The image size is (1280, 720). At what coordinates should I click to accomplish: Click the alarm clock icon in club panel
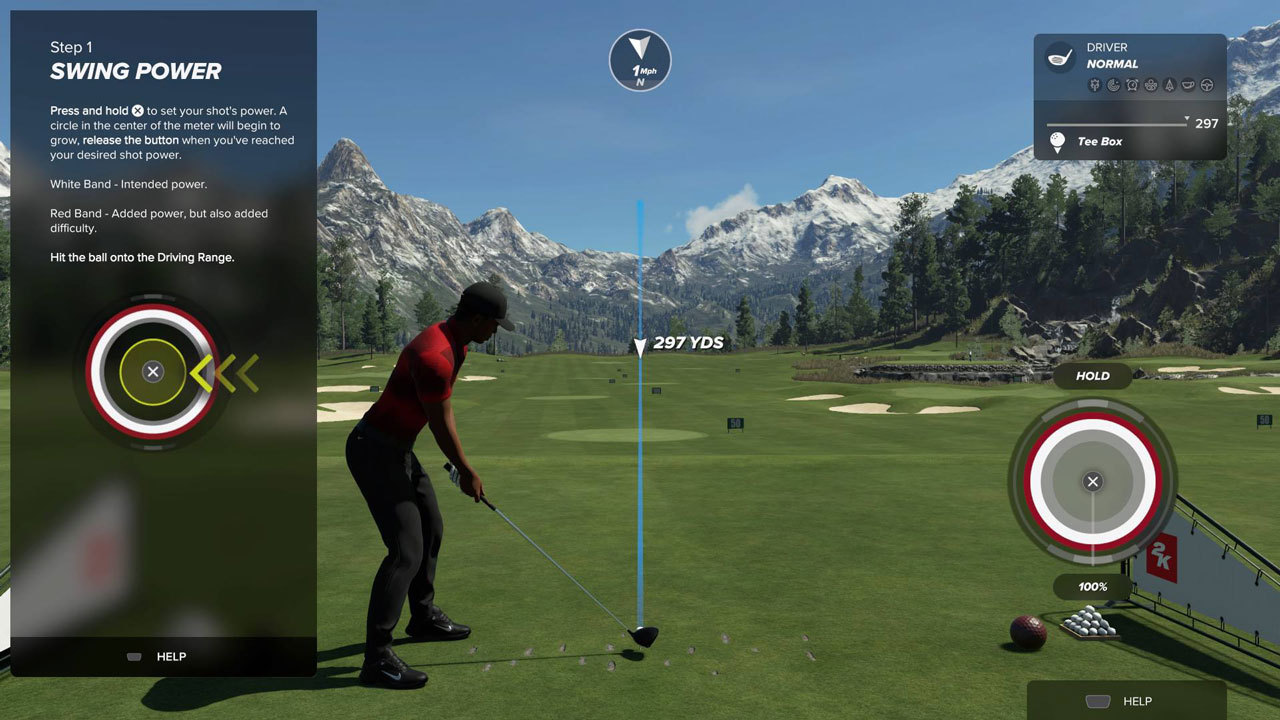pyautogui.click(x=1132, y=85)
